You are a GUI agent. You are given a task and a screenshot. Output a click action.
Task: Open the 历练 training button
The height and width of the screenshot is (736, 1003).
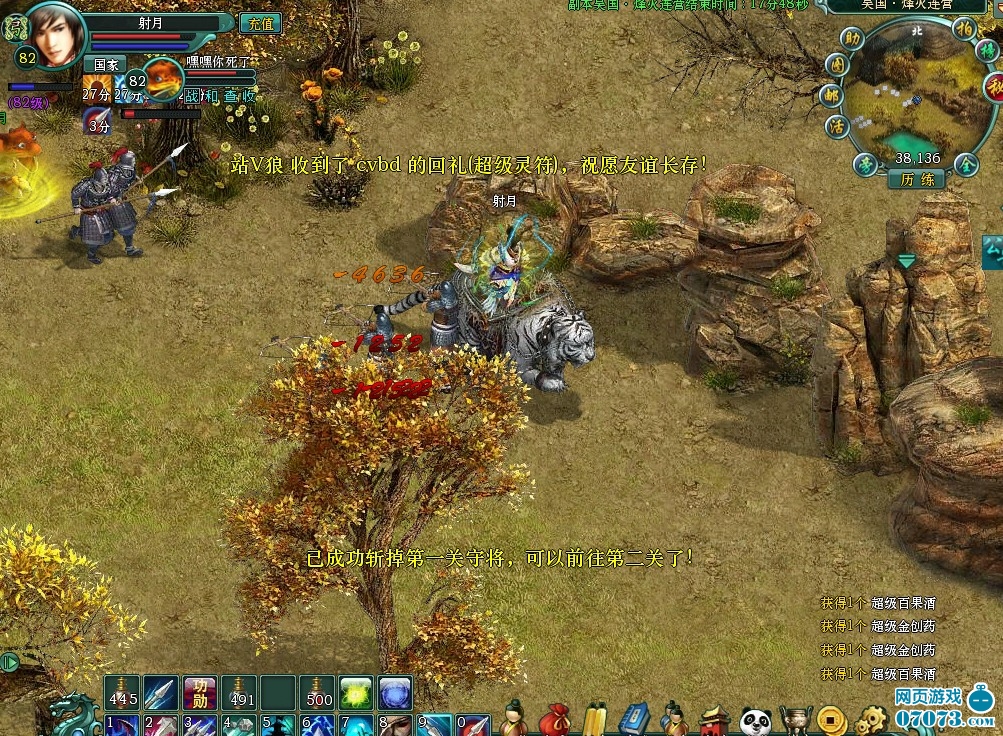(916, 179)
